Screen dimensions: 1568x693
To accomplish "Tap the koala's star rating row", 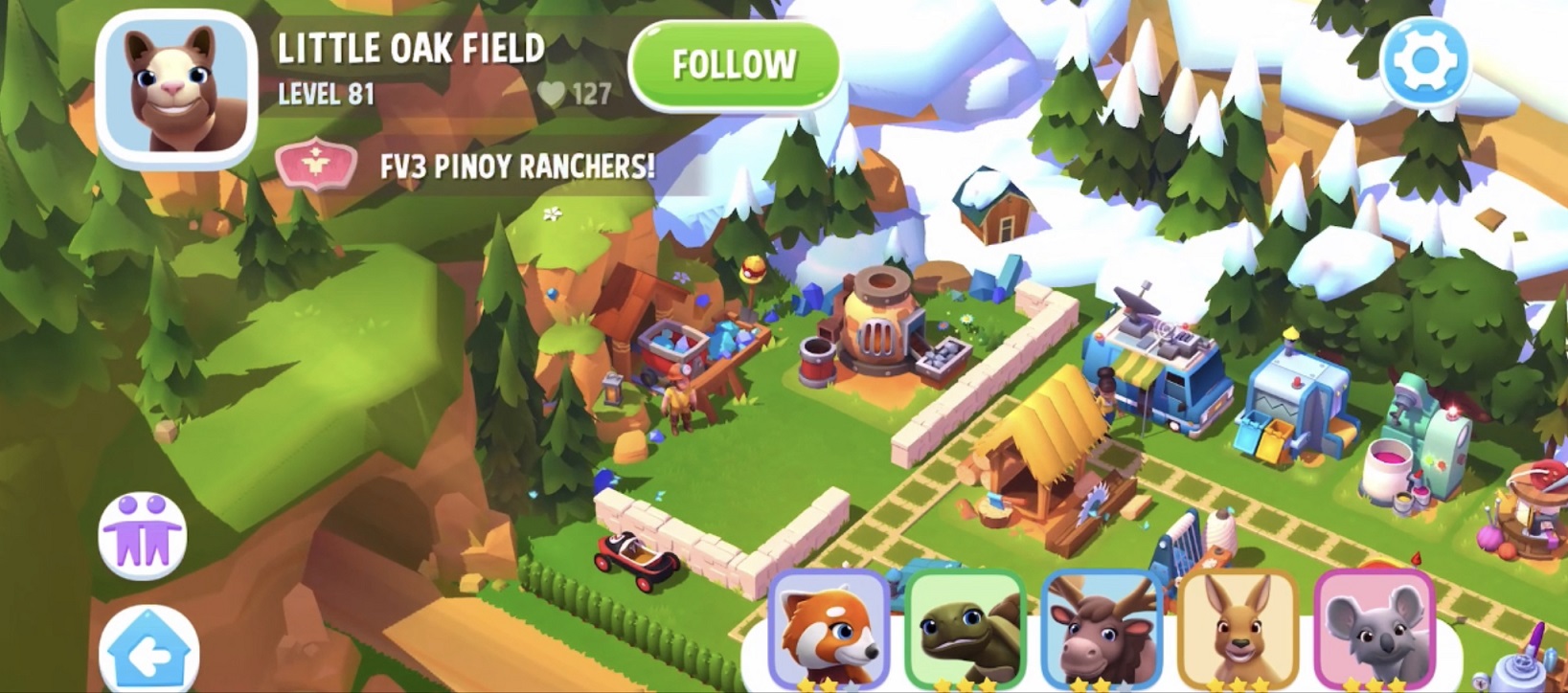I will (x=1375, y=683).
